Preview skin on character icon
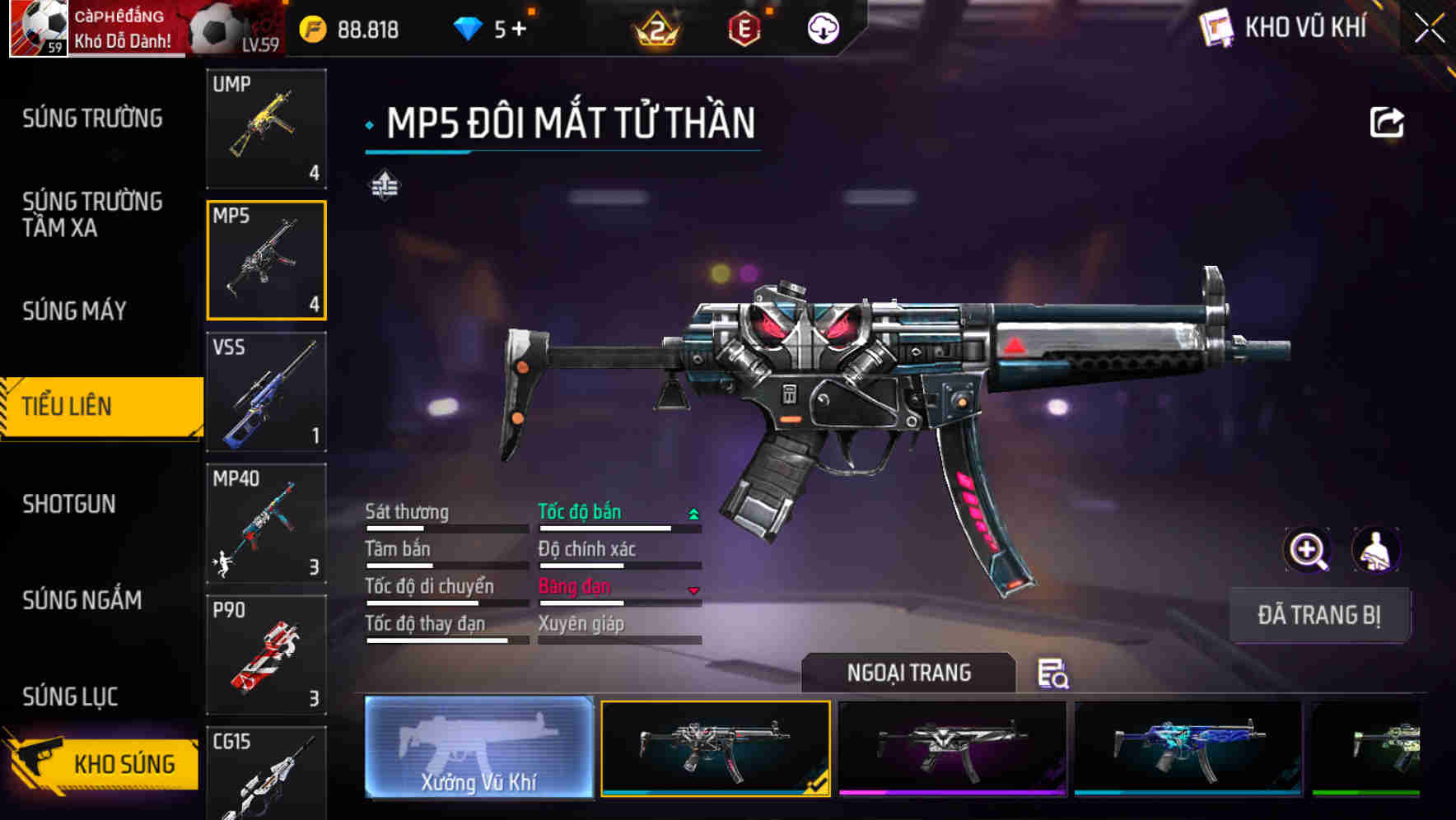 pos(1375,550)
